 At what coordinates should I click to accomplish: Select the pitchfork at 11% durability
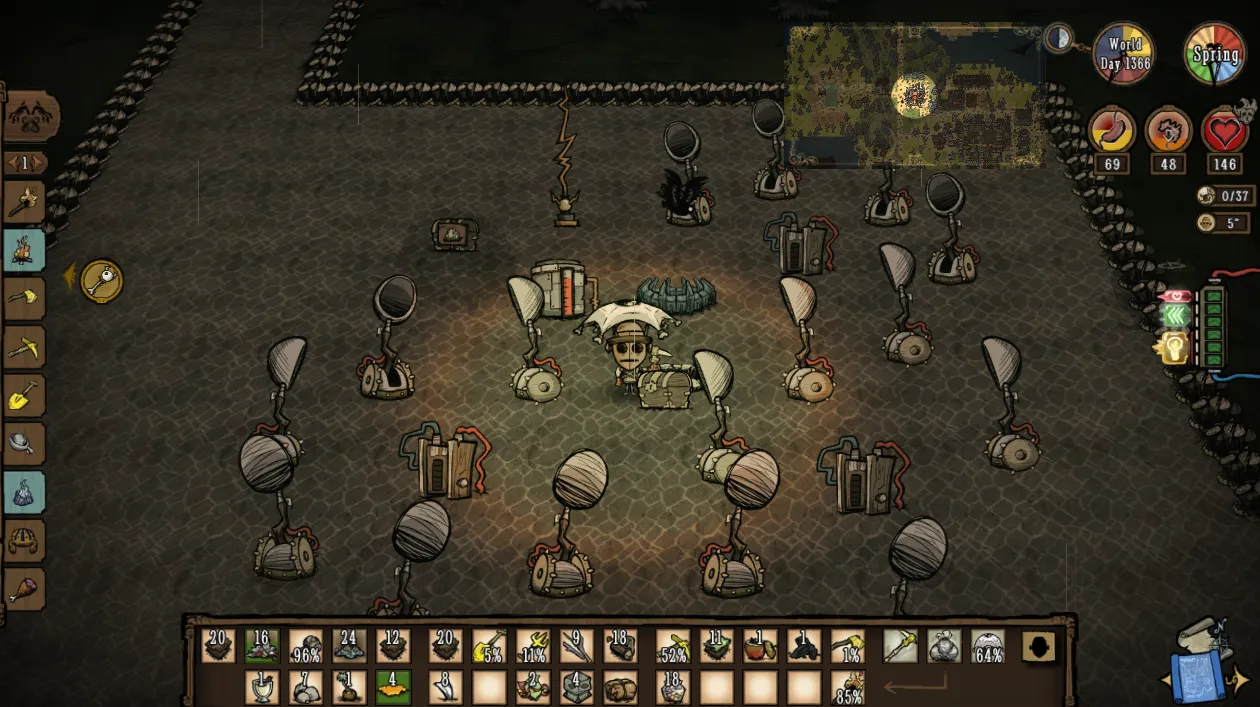click(533, 646)
